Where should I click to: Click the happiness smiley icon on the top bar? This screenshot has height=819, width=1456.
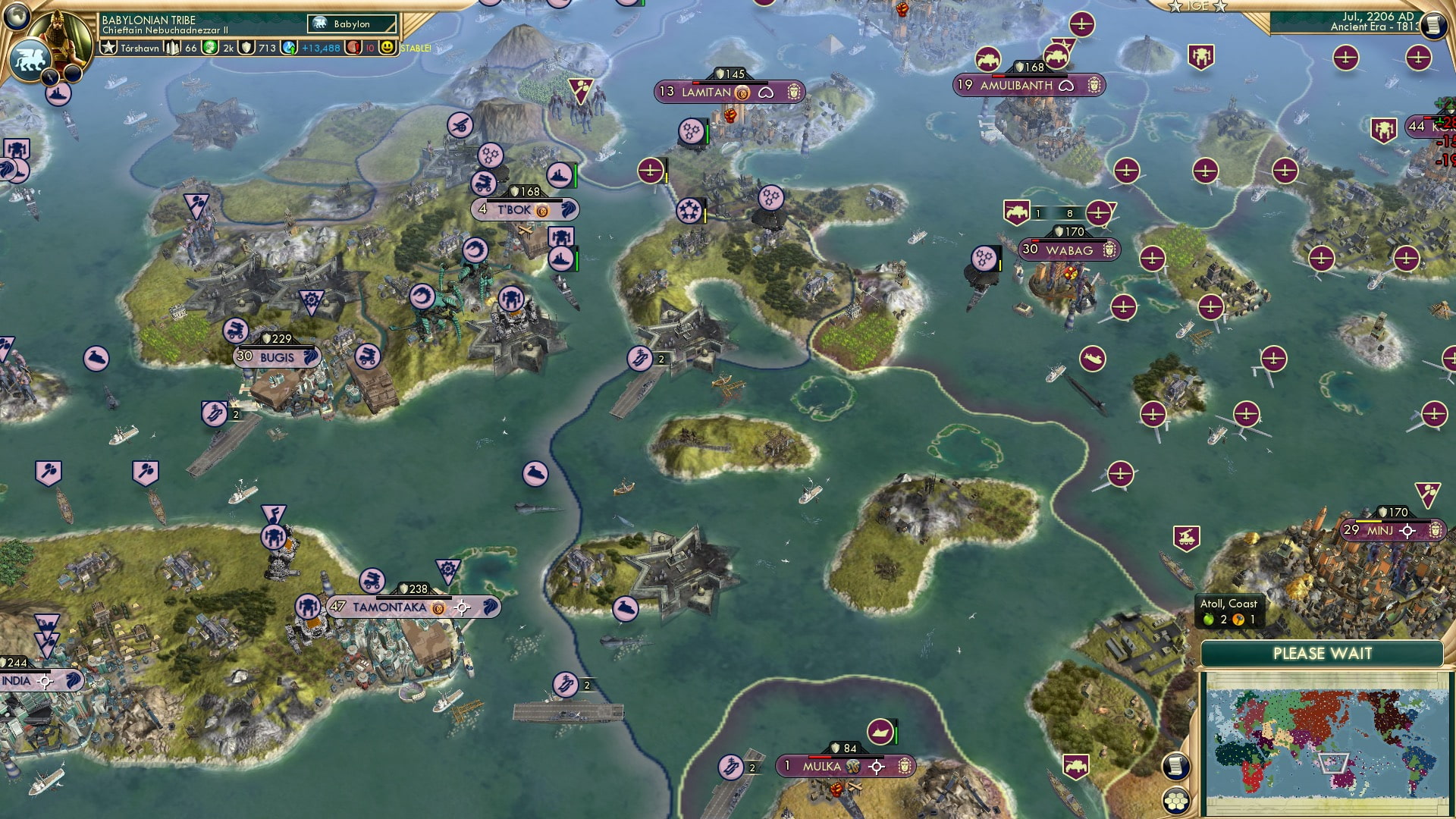(388, 48)
